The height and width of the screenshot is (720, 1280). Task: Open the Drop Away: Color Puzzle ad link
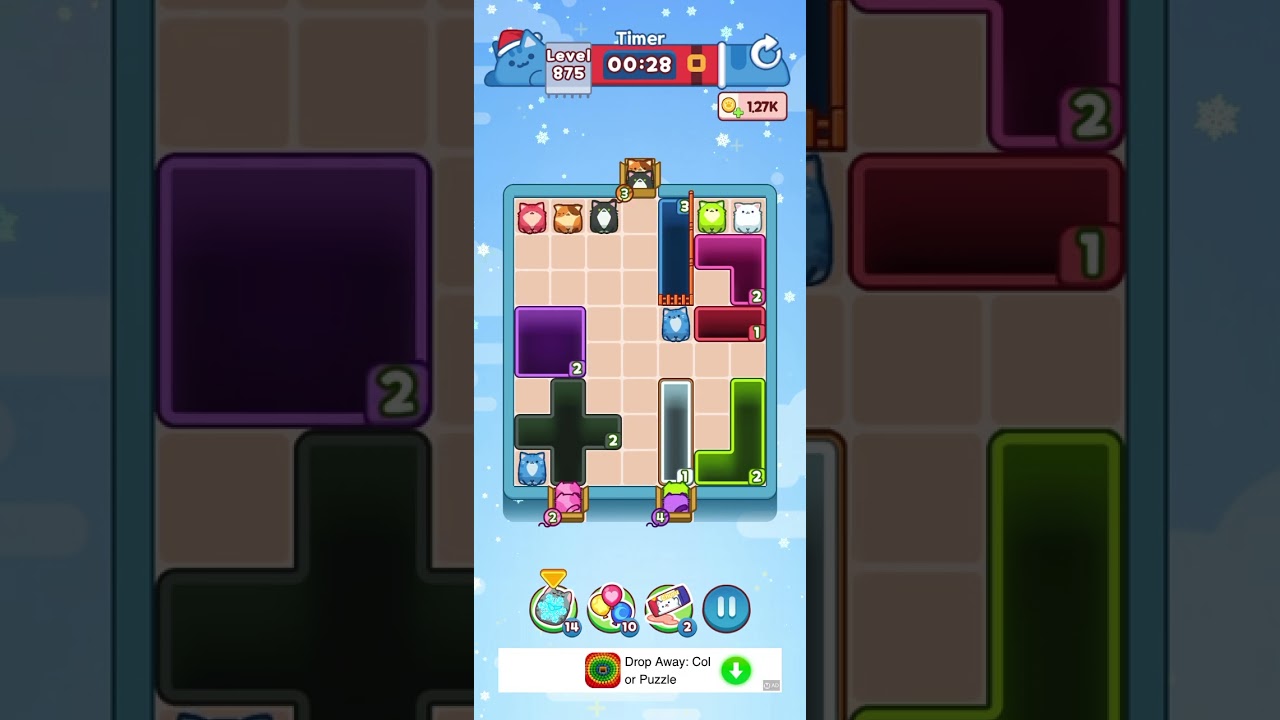pos(669,670)
